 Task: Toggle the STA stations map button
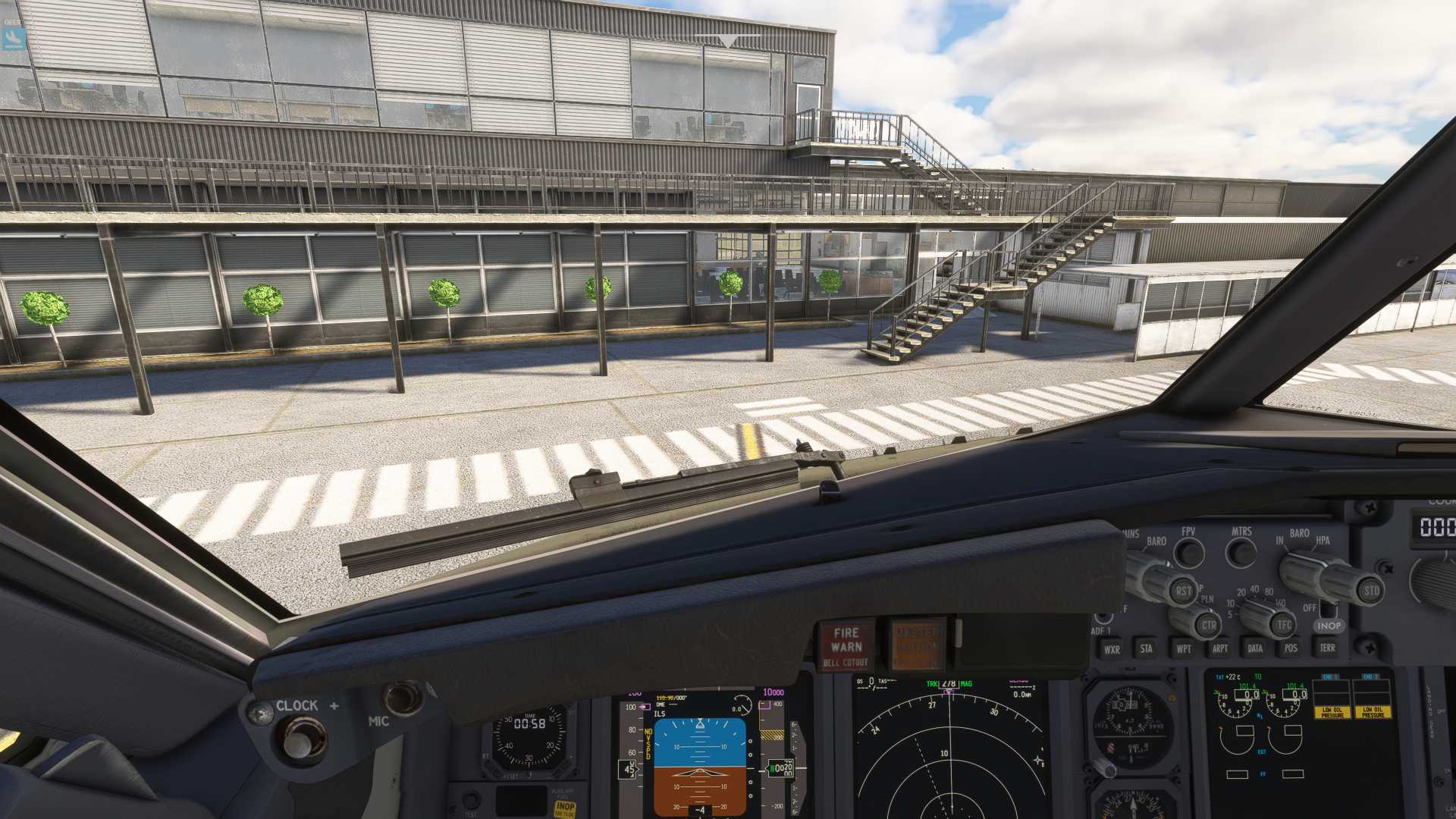pyautogui.click(x=1147, y=648)
